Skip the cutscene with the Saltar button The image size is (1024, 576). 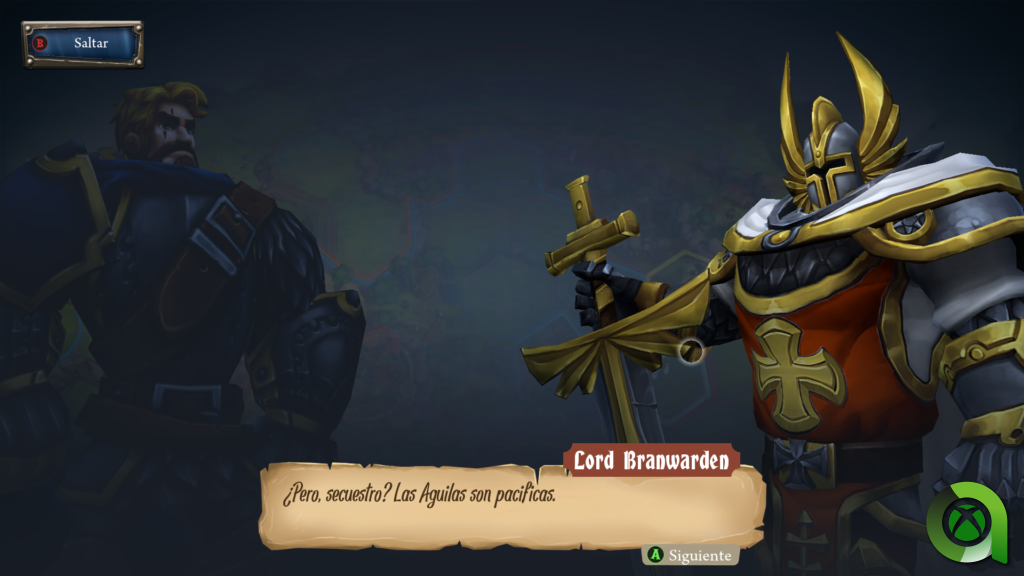pos(83,44)
